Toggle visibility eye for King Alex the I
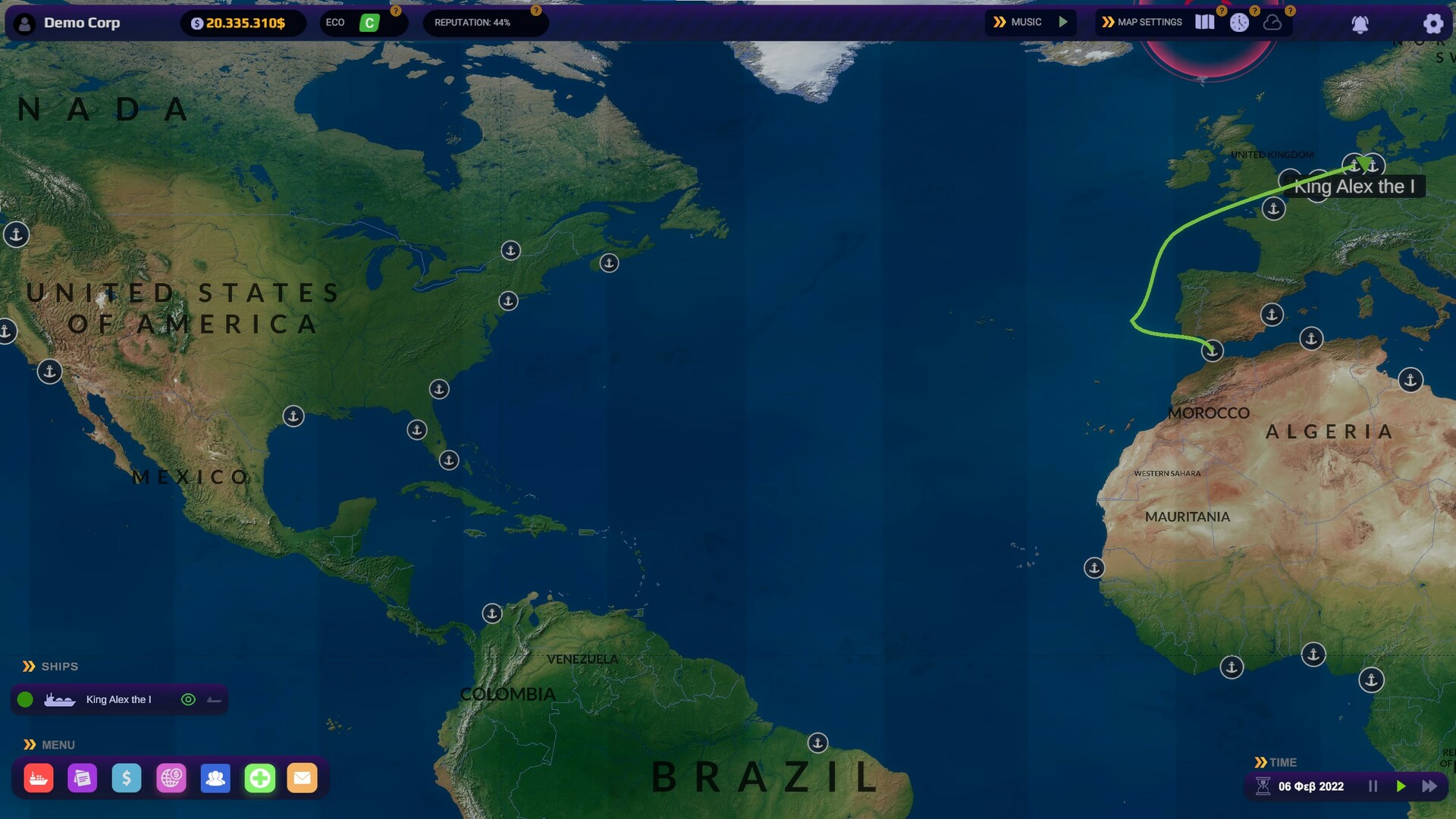Image resolution: width=1456 pixels, height=819 pixels. coord(187,699)
